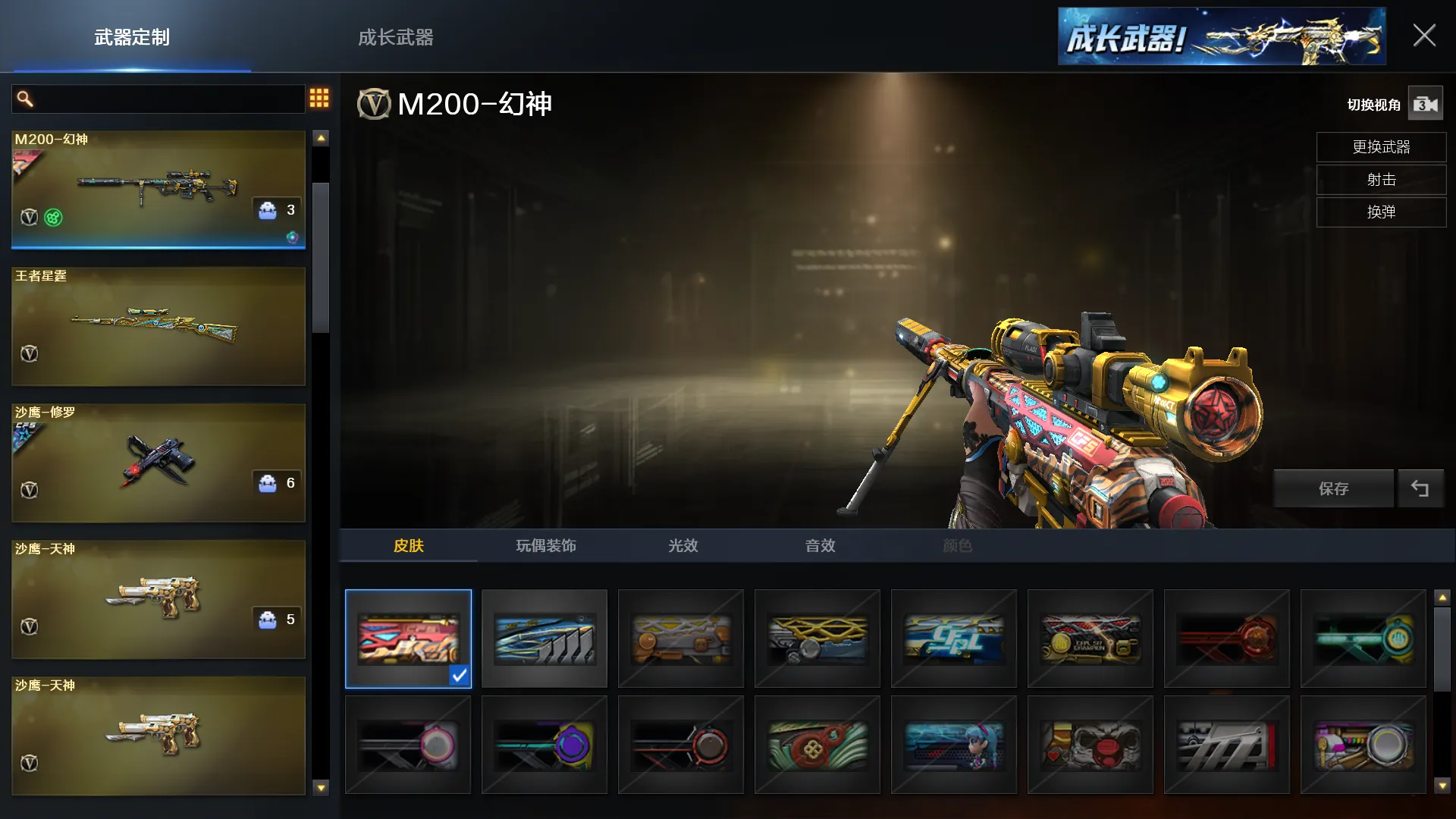Viewport: 1456px width, 819px height.
Task: Switch to the 成长武器 tab
Action: pyautogui.click(x=395, y=37)
